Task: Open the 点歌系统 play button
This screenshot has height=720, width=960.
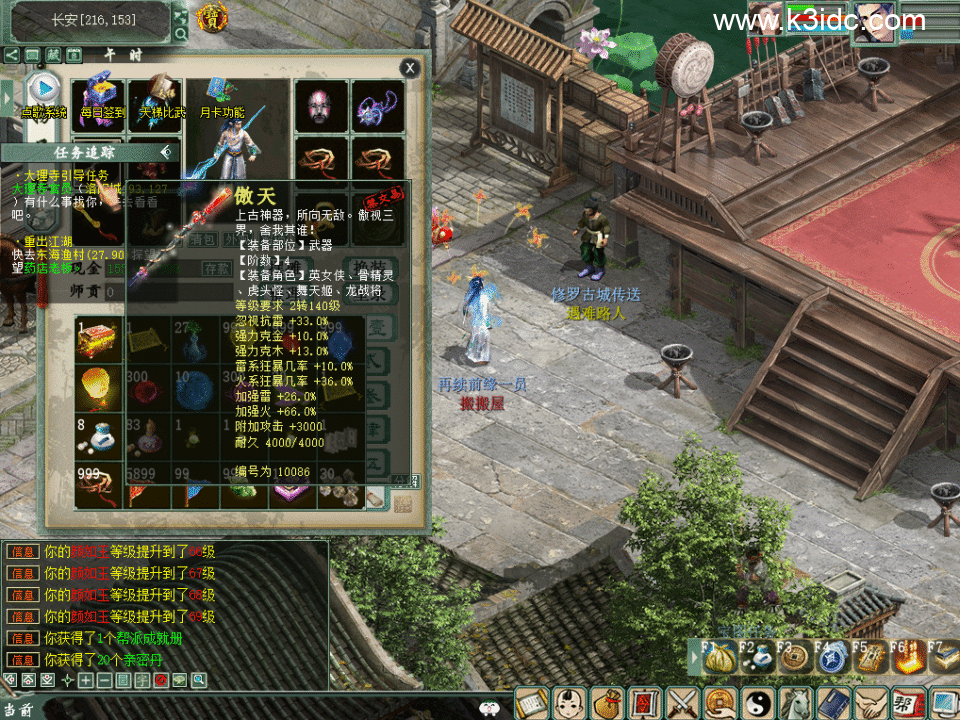Action: click(x=42, y=88)
